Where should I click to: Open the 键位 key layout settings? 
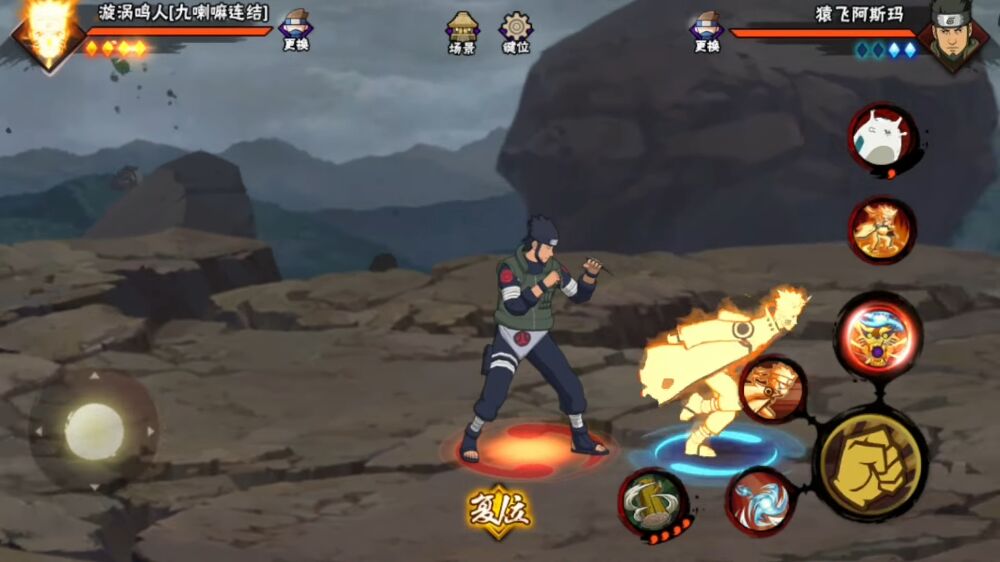516,32
